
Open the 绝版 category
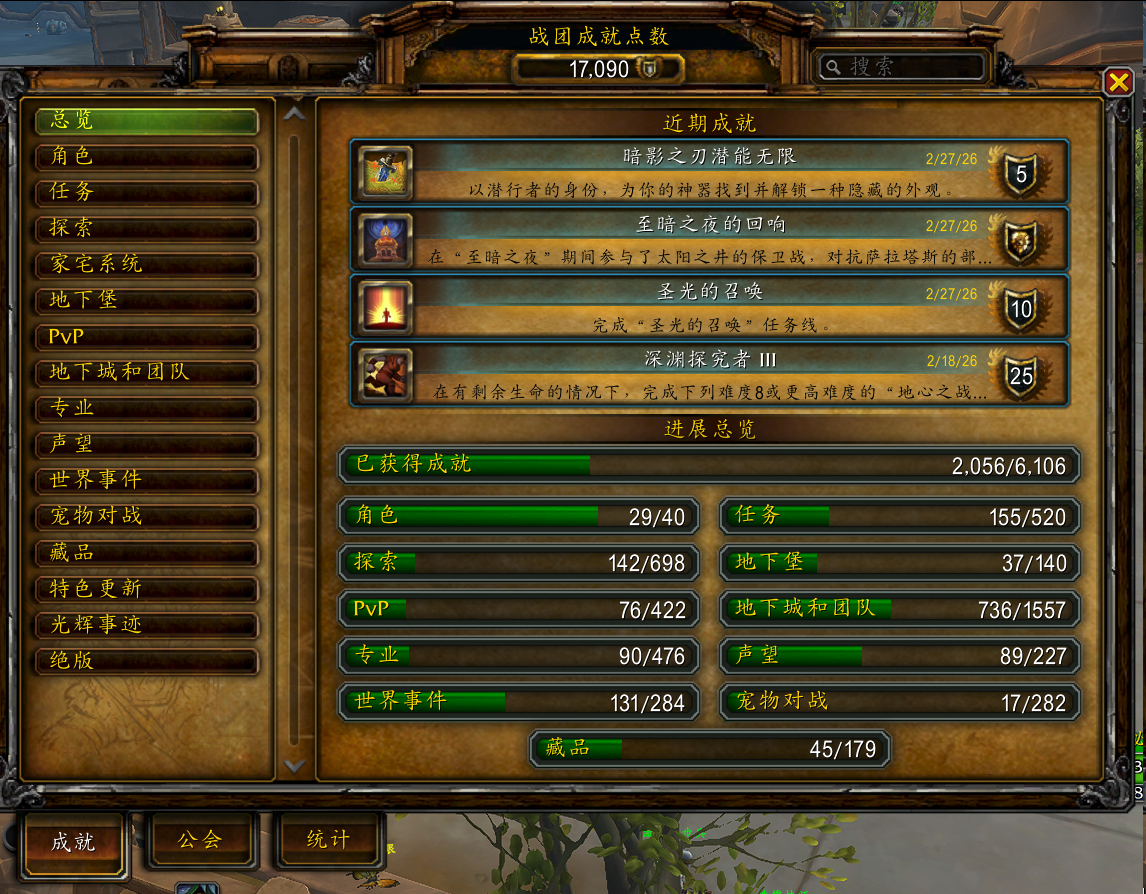146,661
